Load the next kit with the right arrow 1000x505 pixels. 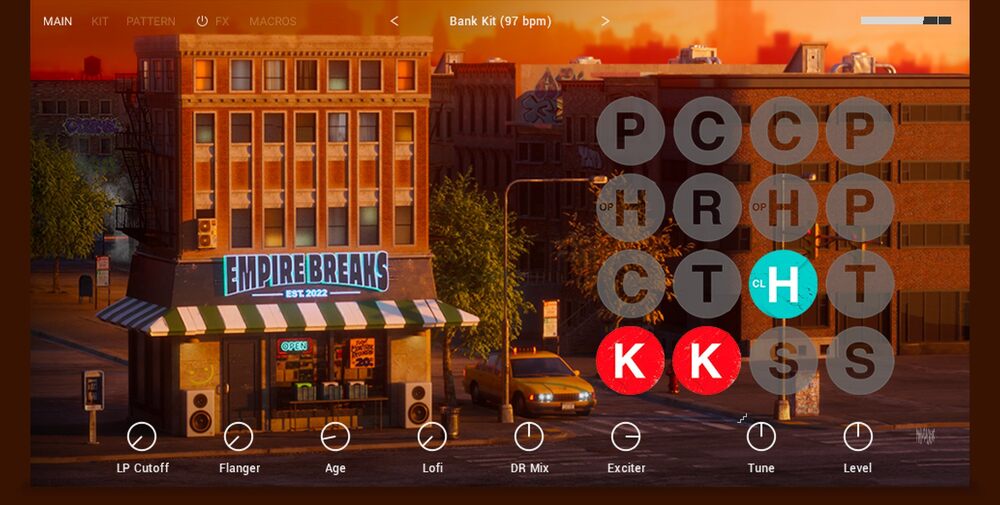605,21
